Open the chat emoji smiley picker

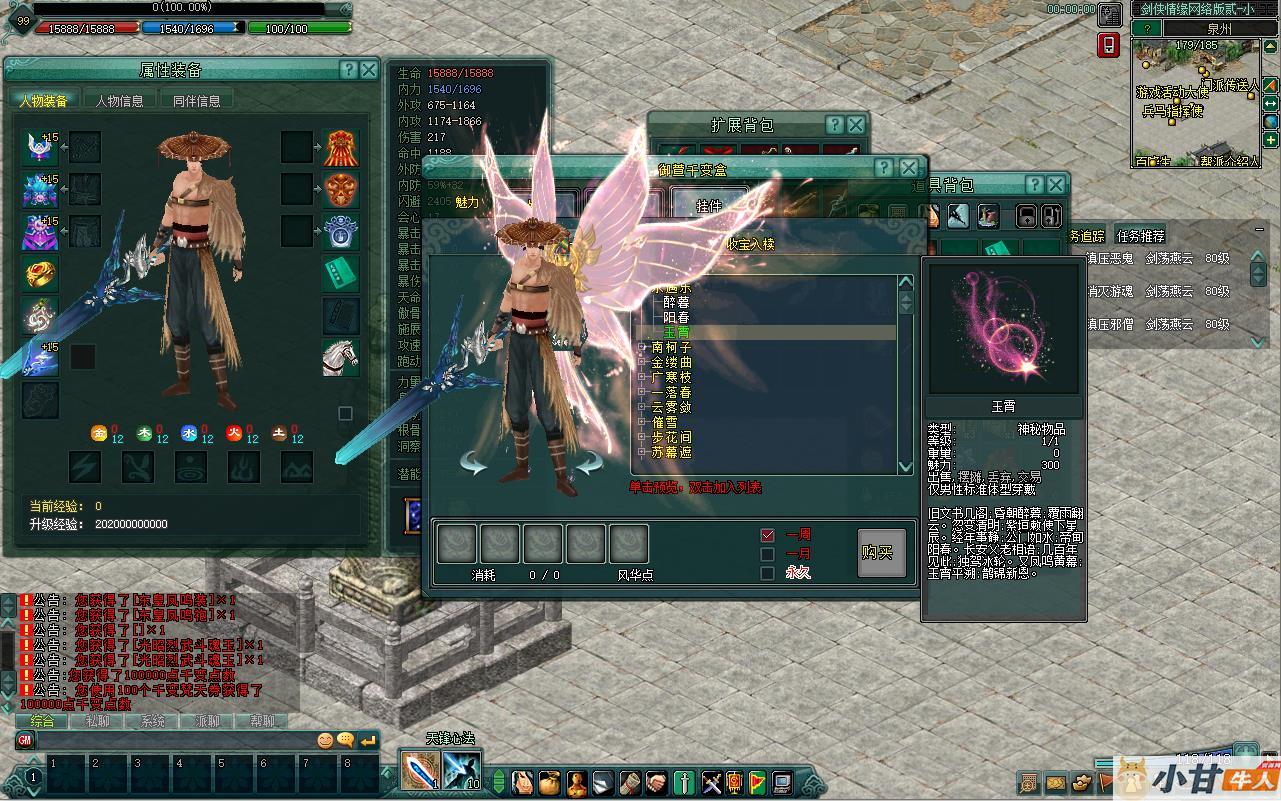(325, 741)
